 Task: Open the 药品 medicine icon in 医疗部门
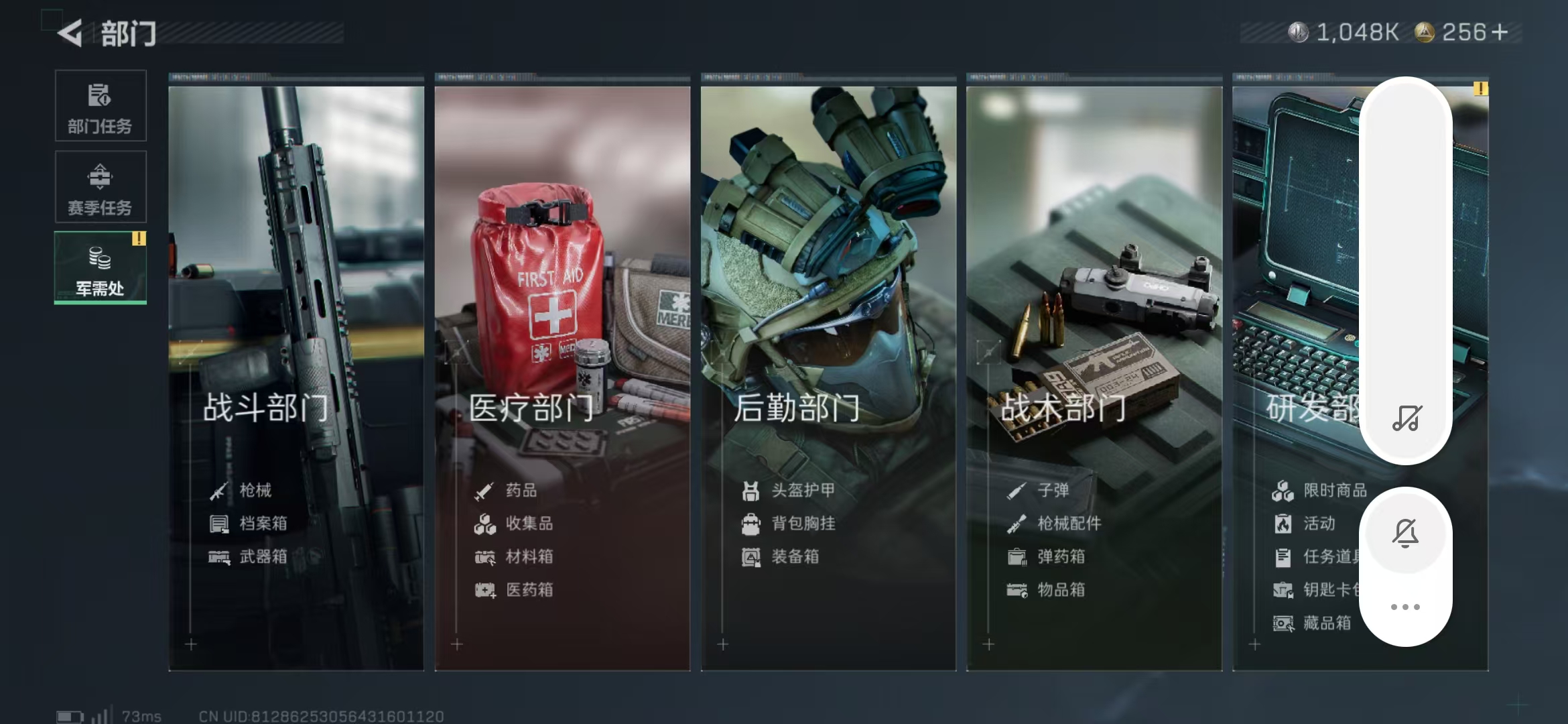pos(484,489)
